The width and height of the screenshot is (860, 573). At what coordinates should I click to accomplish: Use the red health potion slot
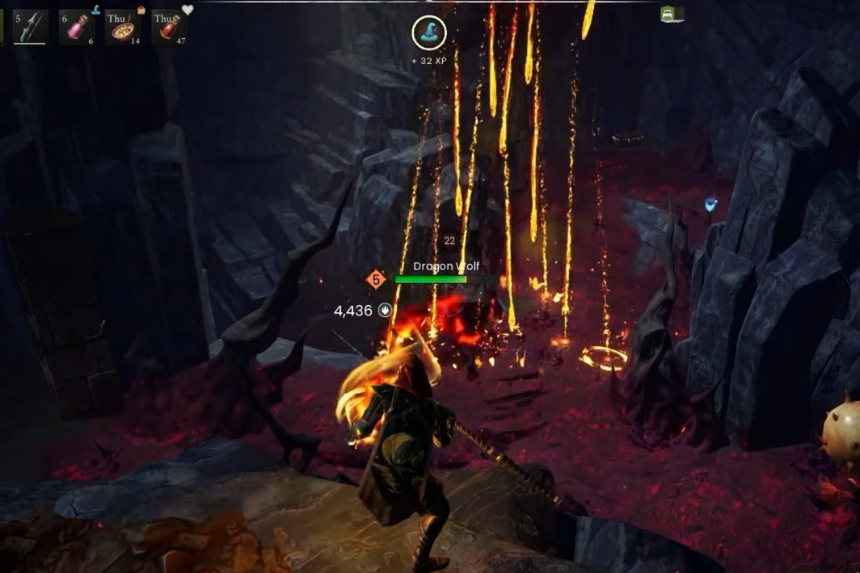(x=170, y=28)
